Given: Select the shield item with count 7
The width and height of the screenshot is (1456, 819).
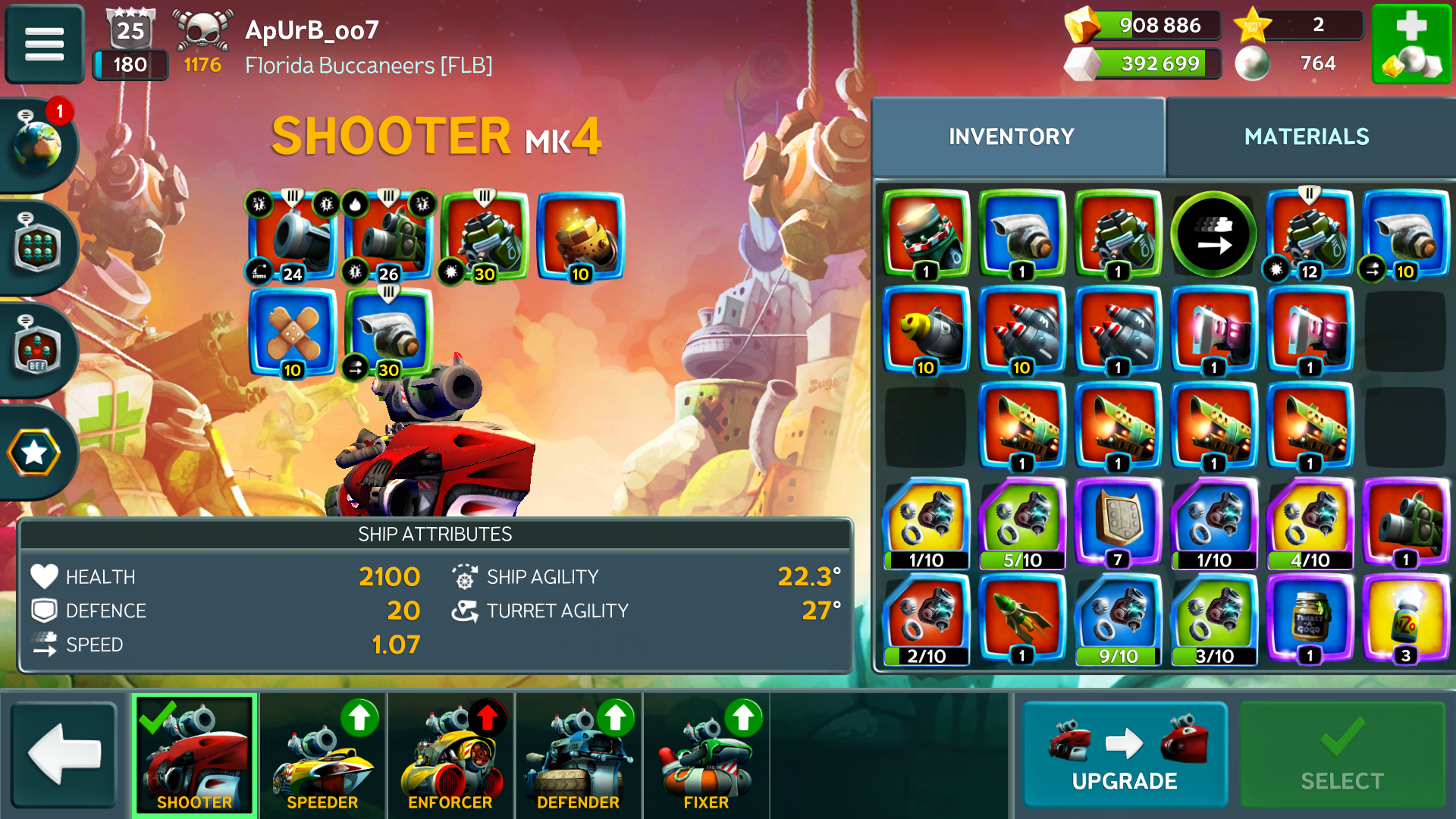Looking at the screenshot, I should tap(1118, 522).
